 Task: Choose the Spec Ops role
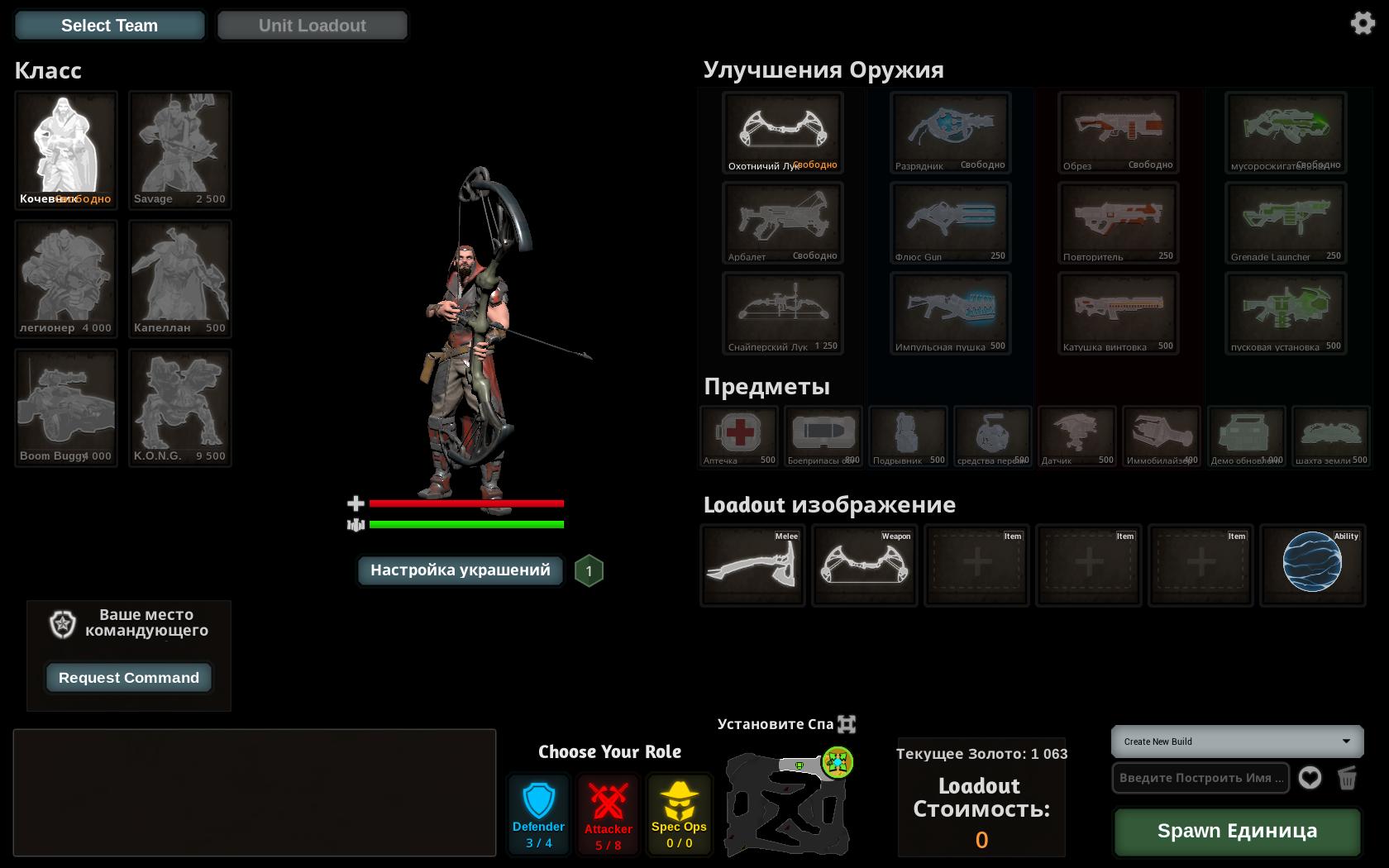pos(679,814)
